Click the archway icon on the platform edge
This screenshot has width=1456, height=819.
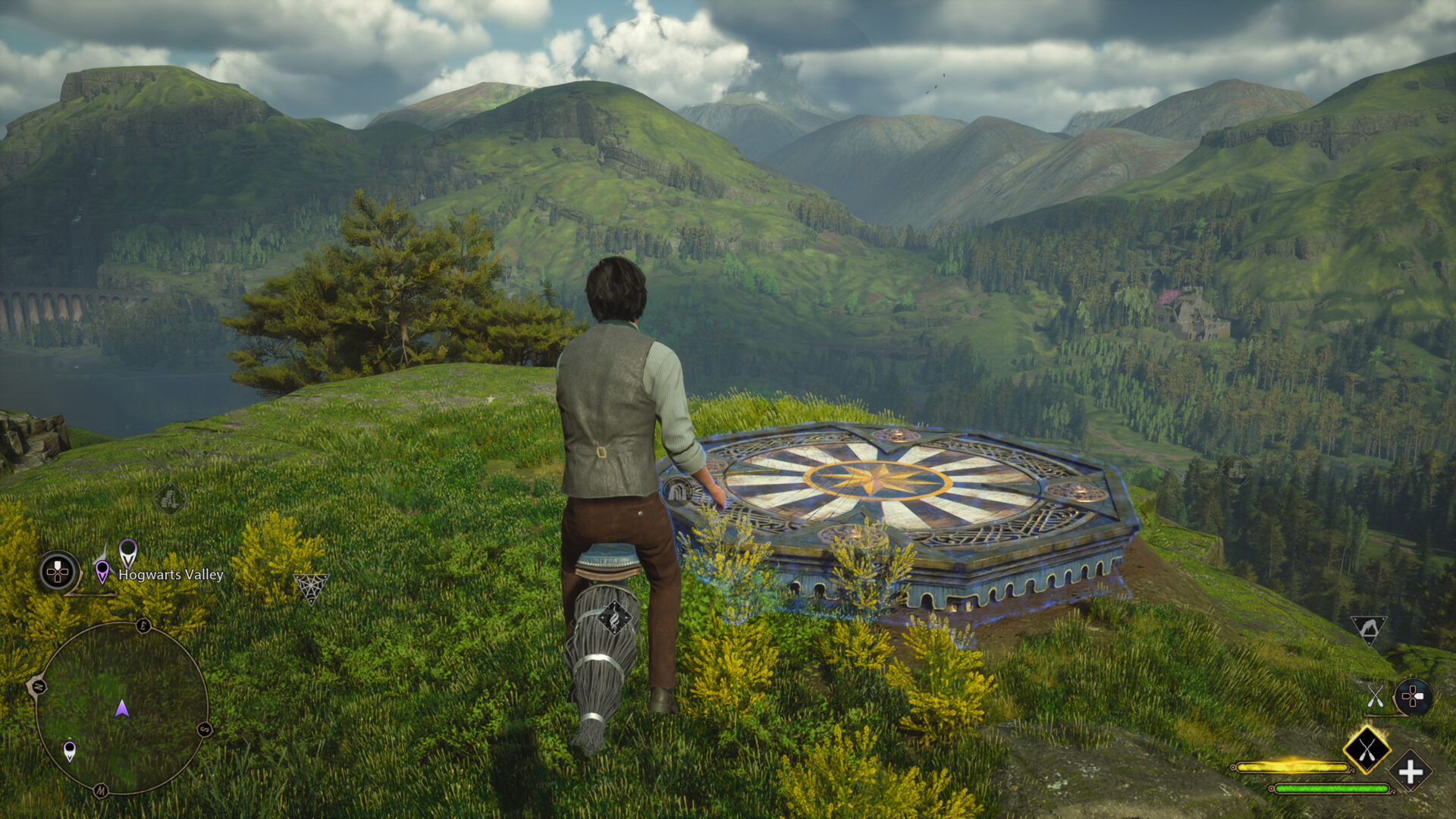coord(676,493)
